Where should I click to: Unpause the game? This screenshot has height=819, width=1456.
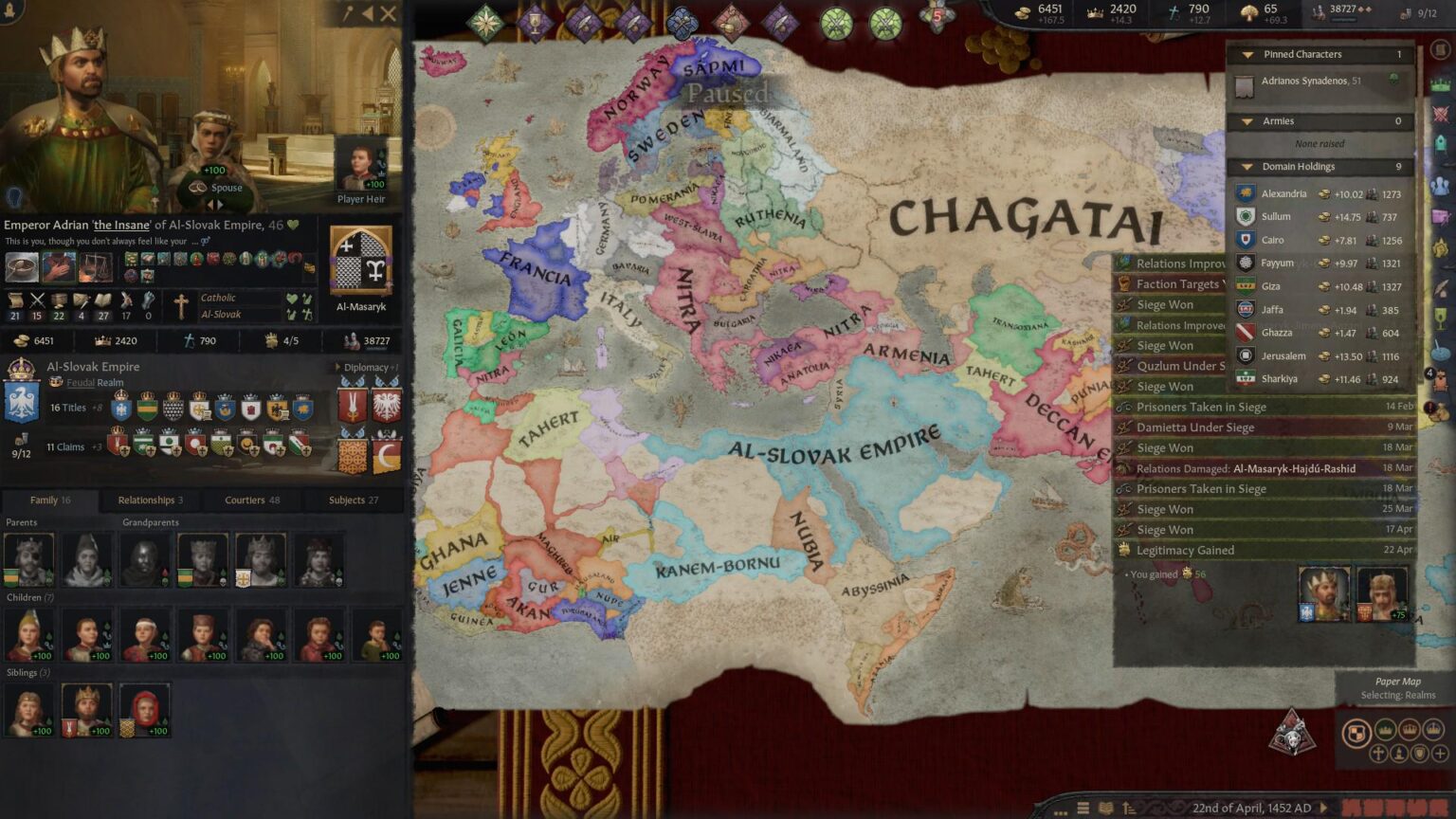pos(1325,808)
